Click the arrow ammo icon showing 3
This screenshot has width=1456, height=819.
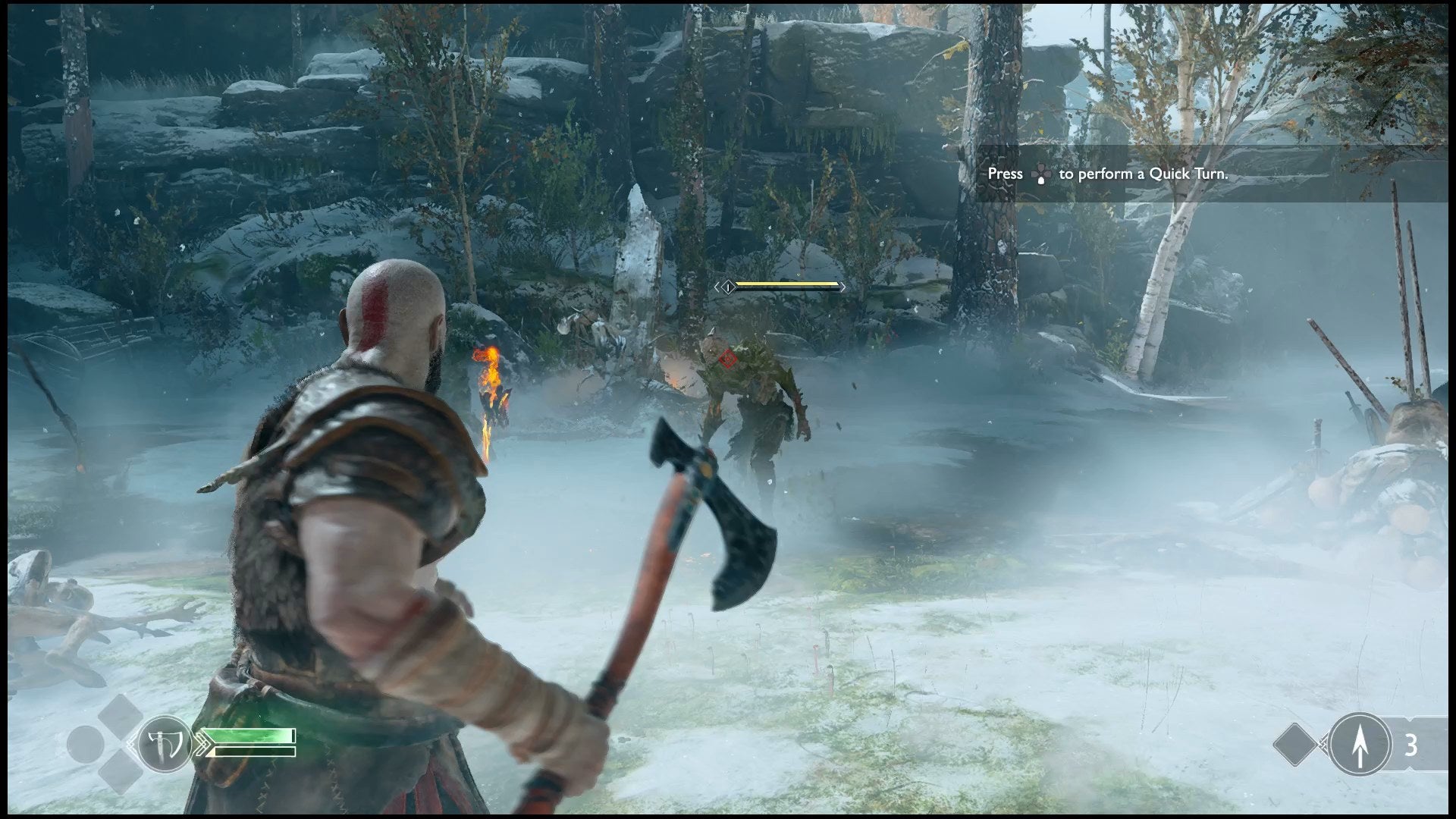pos(1360,743)
